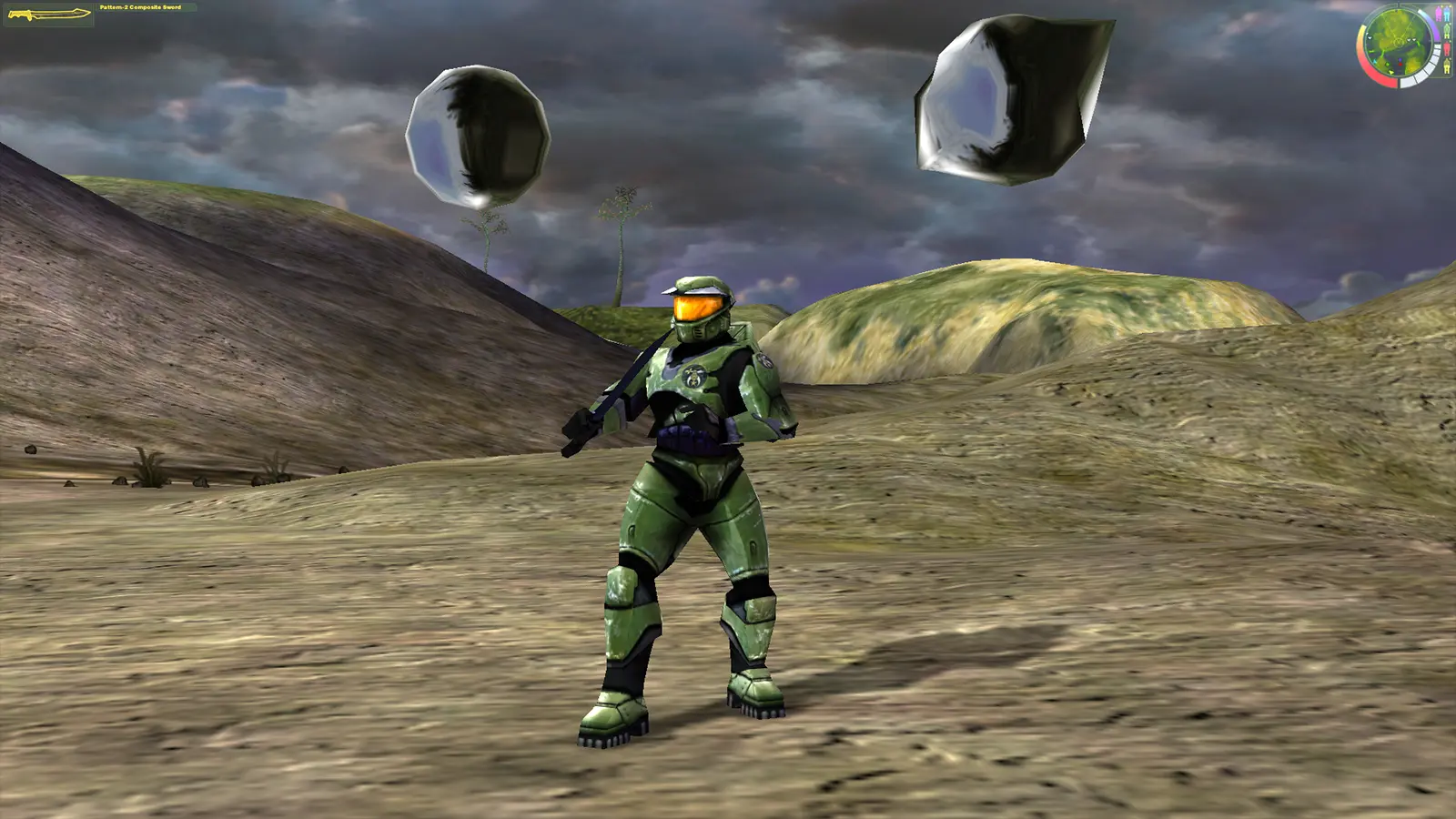This screenshot has width=1456, height=819.
Task: Click the green armor status figure icon
Action: [x=1447, y=31]
